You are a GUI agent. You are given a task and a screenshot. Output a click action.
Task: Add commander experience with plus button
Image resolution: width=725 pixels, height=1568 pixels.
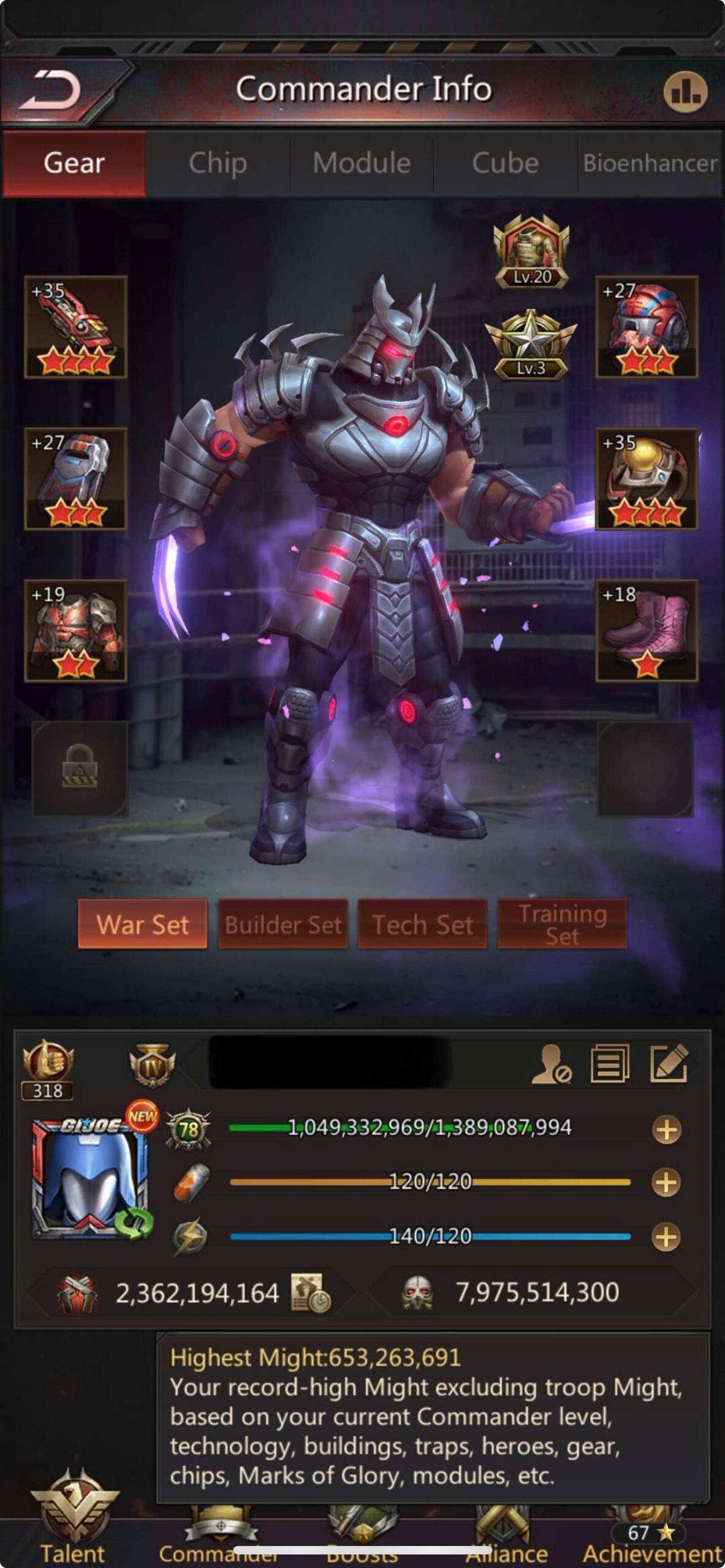(666, 1130)
